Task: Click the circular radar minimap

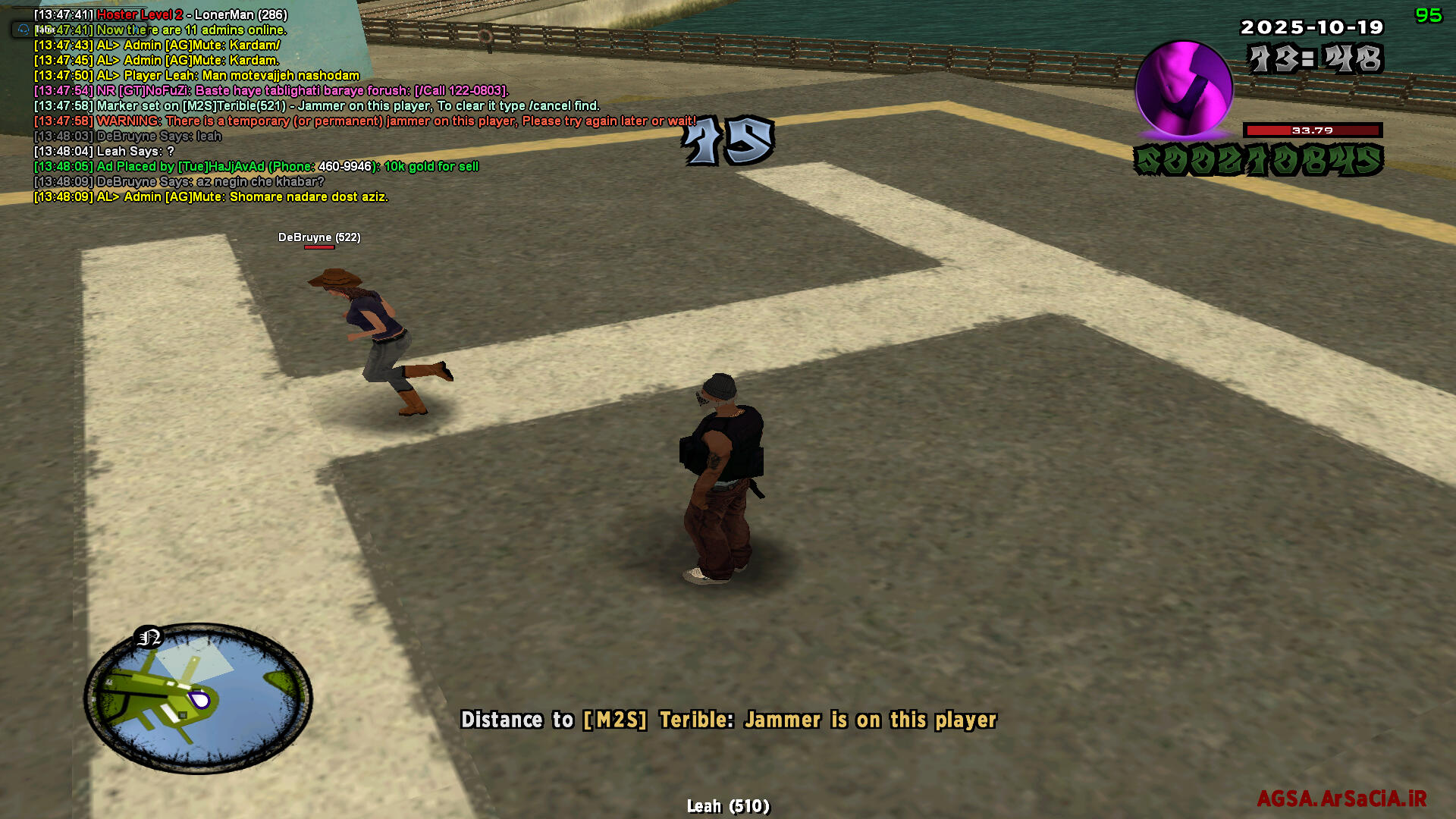Action: pyautogui.click(x=198, y=698)
